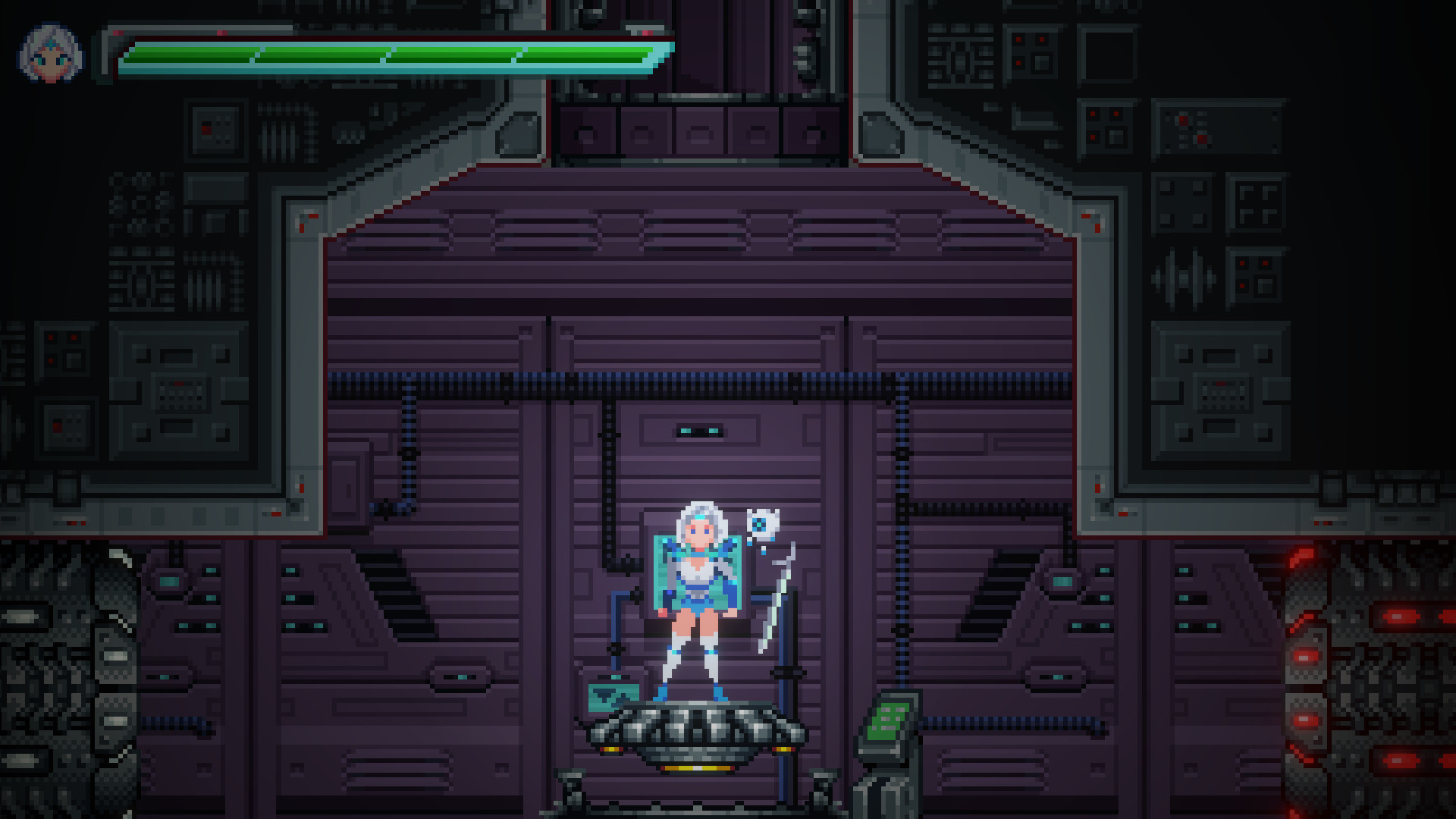1456x819 pixels.
Task: Click the dark floor grating at the bottom center
Action: point(698,805)
